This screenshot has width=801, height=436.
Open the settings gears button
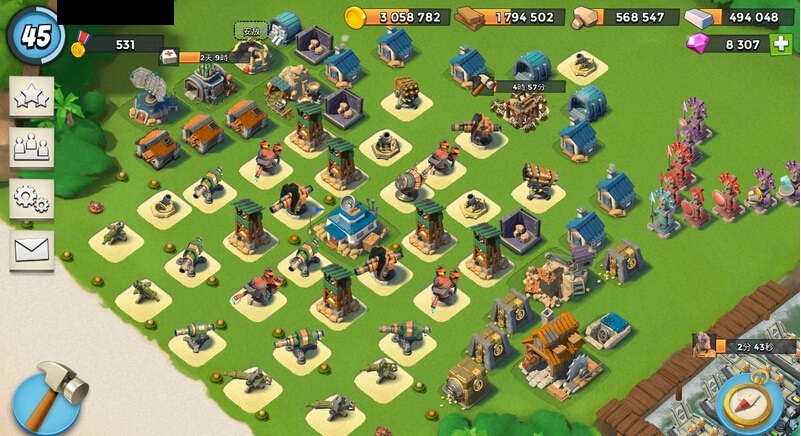tap(31, 198)
